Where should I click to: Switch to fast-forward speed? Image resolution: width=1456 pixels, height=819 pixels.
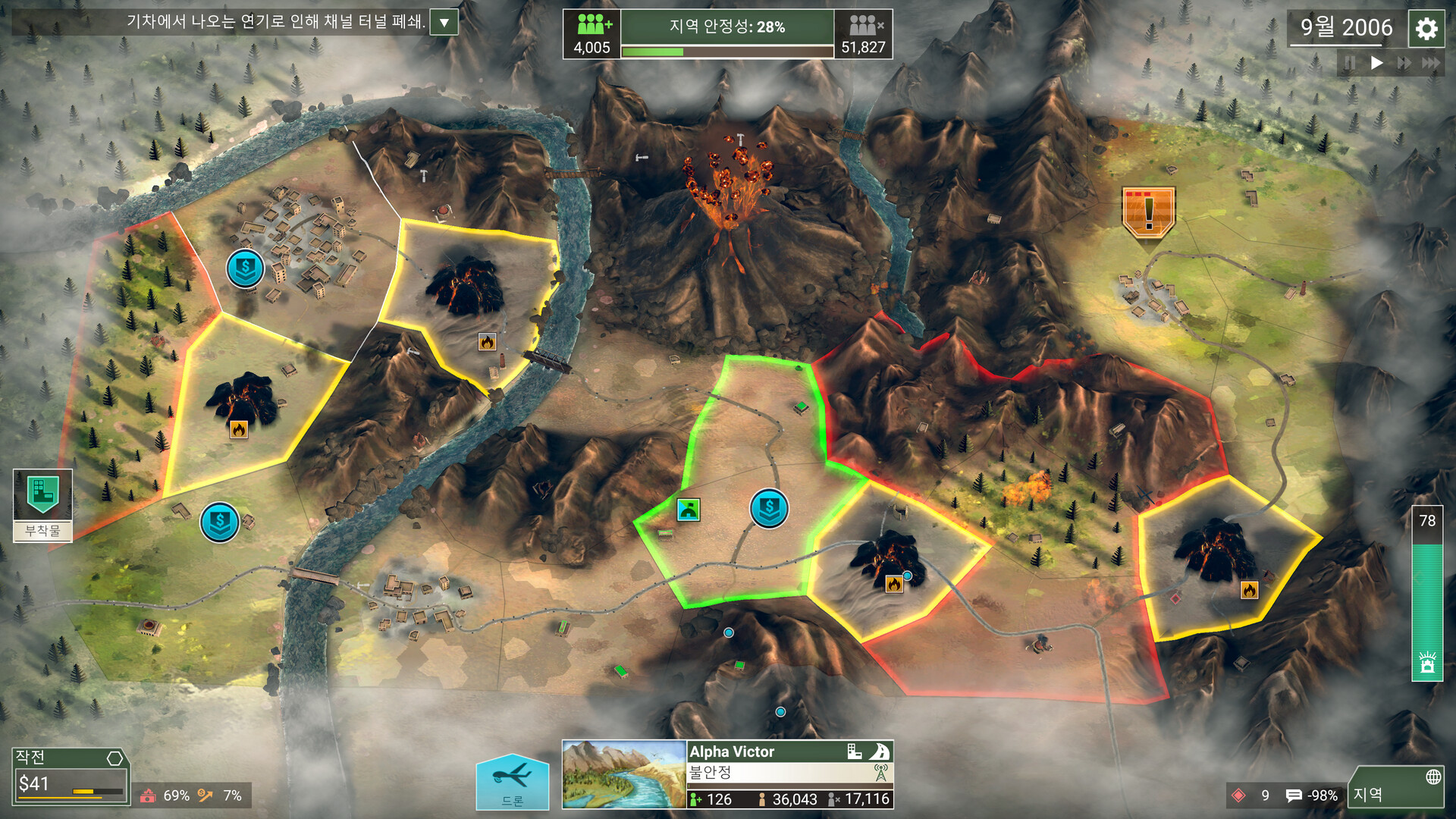click(x=1404, y=63)
